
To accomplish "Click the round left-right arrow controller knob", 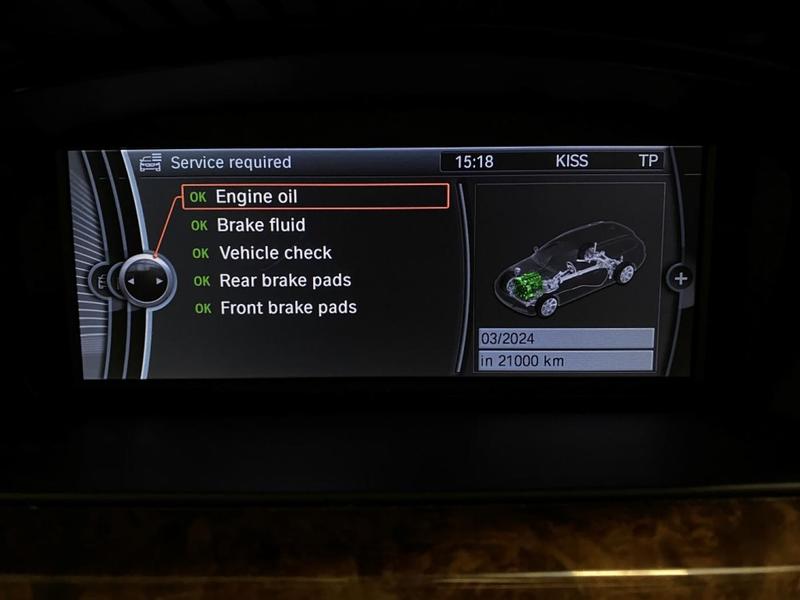I will point(144,281).
